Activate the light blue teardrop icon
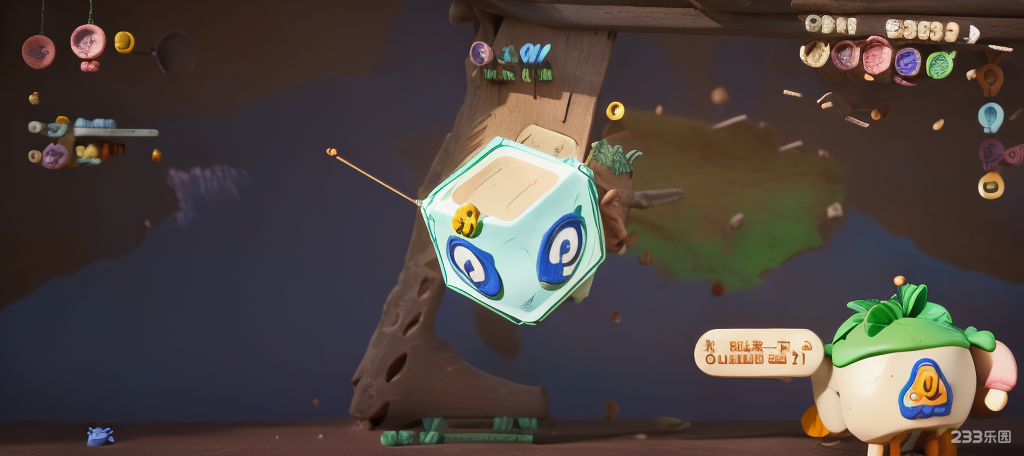 [990, 117]
